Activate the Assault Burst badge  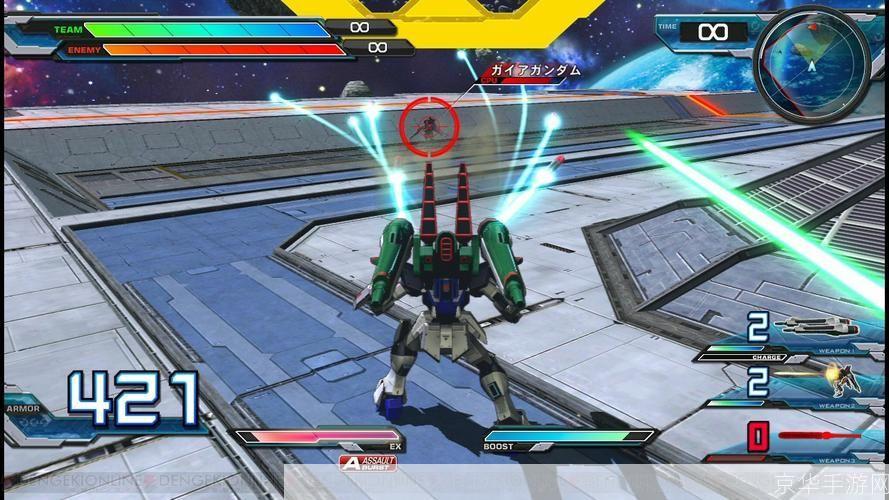[369, 462]
